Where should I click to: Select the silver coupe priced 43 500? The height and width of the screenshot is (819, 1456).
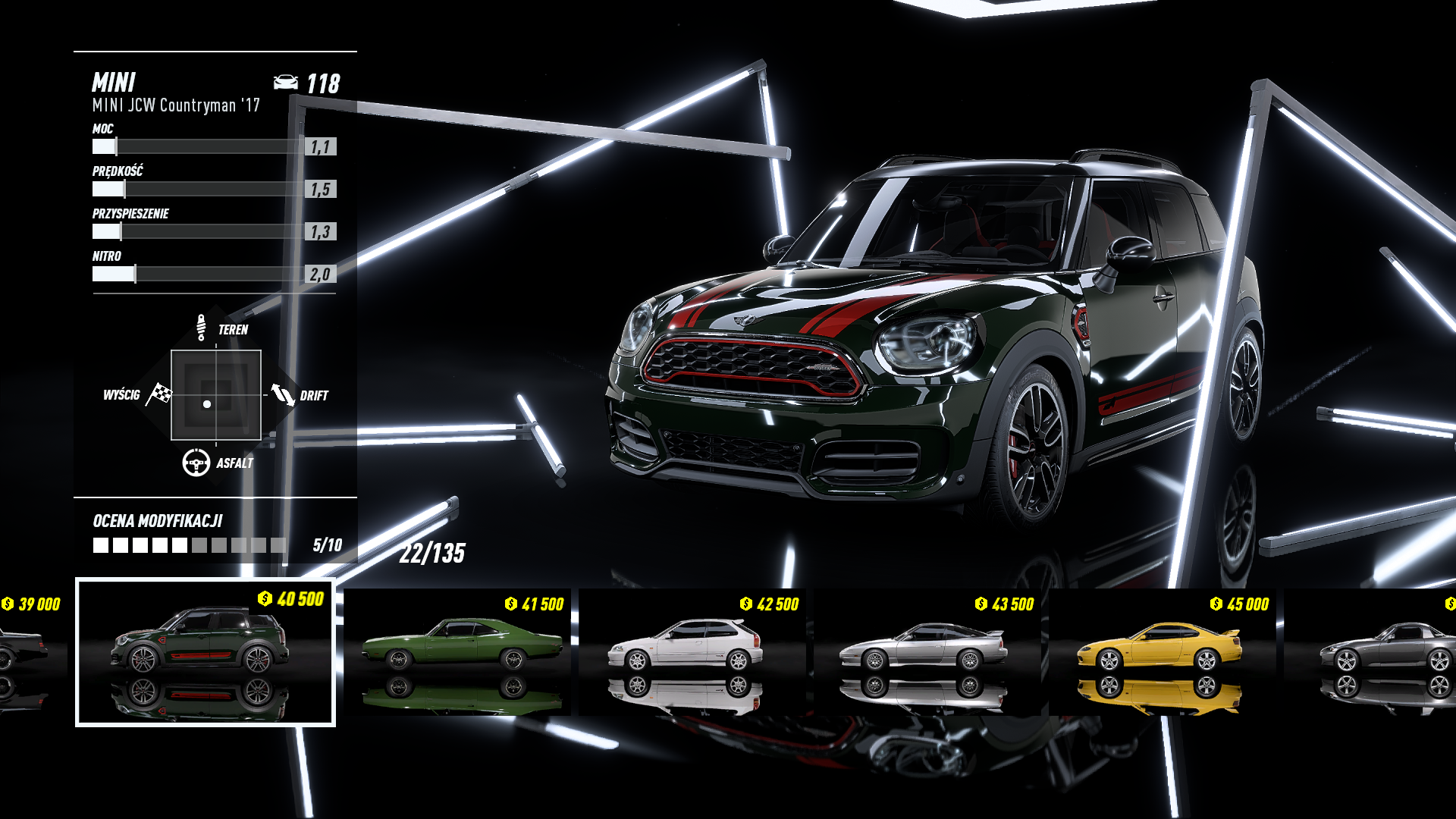point(927,651)
